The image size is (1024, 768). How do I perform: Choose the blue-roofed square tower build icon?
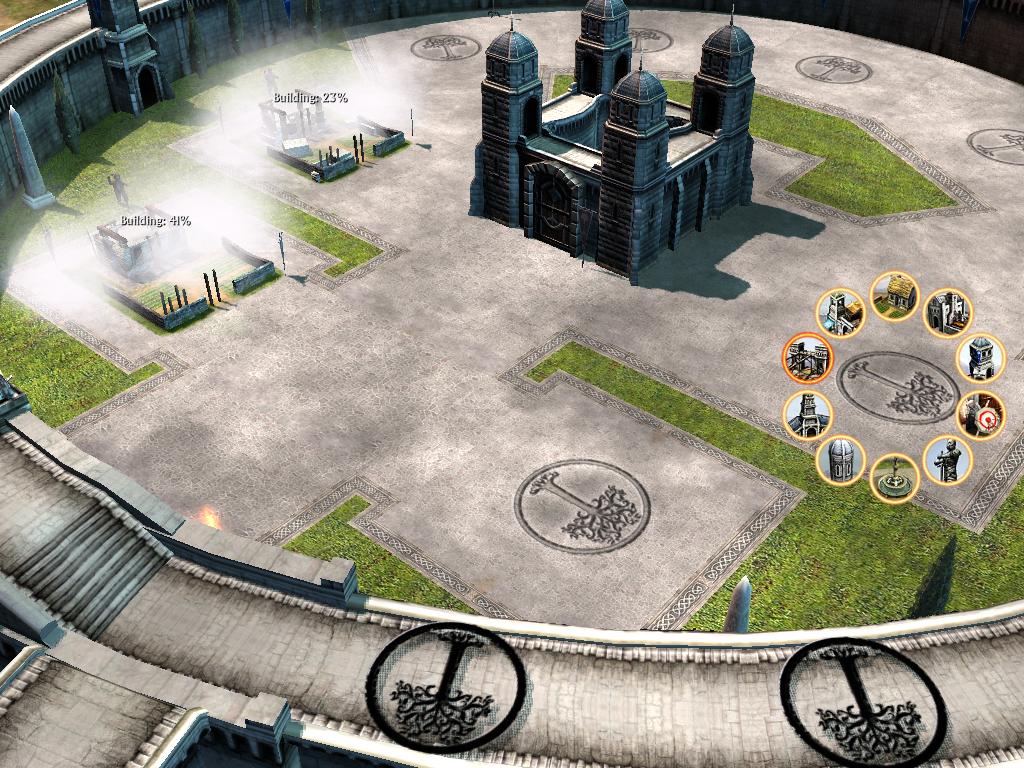coord(980,358)
